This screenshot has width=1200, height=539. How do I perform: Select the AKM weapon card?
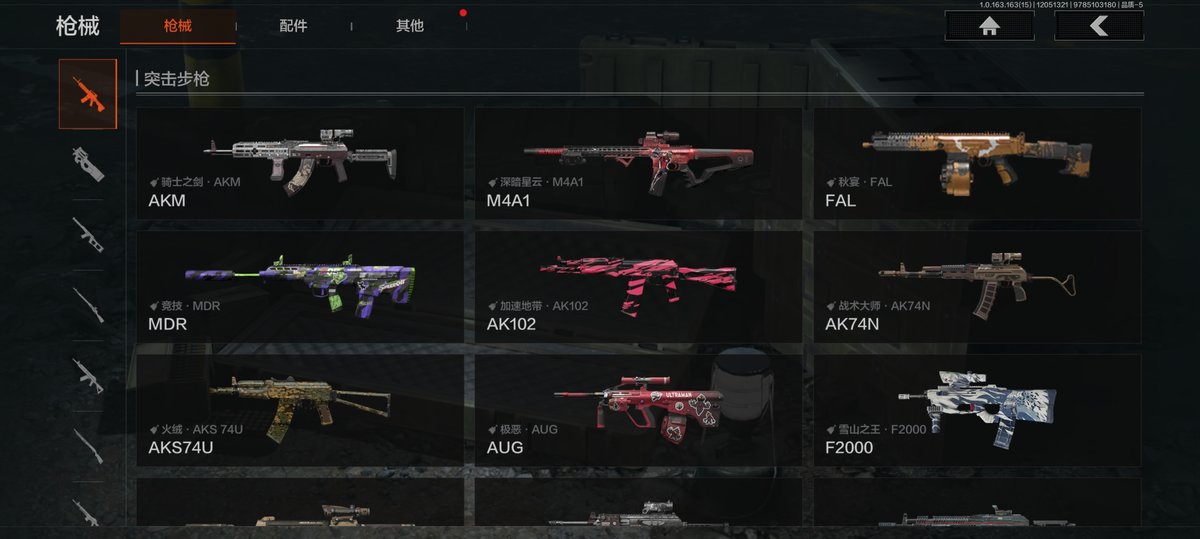click(x=300, y=164)
